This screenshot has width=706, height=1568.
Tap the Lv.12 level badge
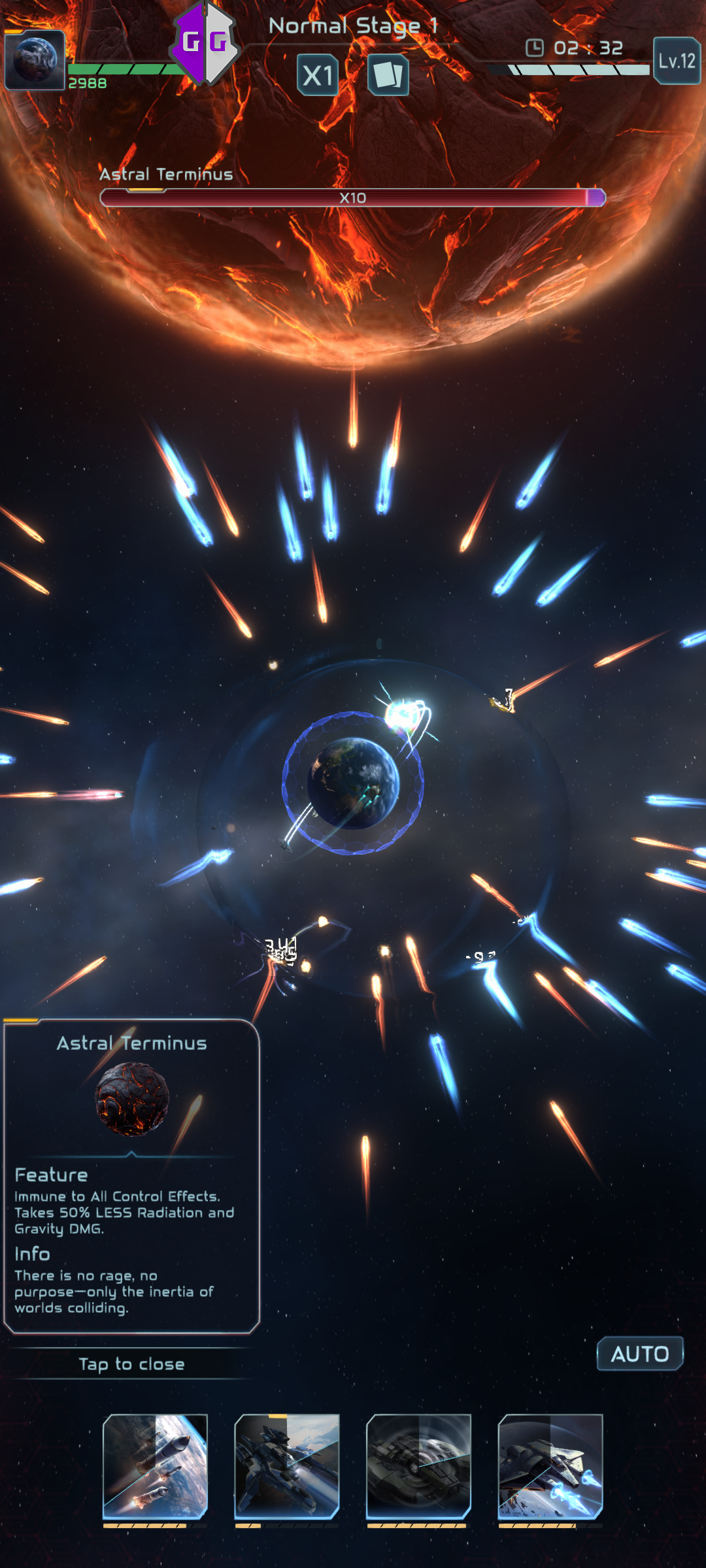click(x=677, y=61)
